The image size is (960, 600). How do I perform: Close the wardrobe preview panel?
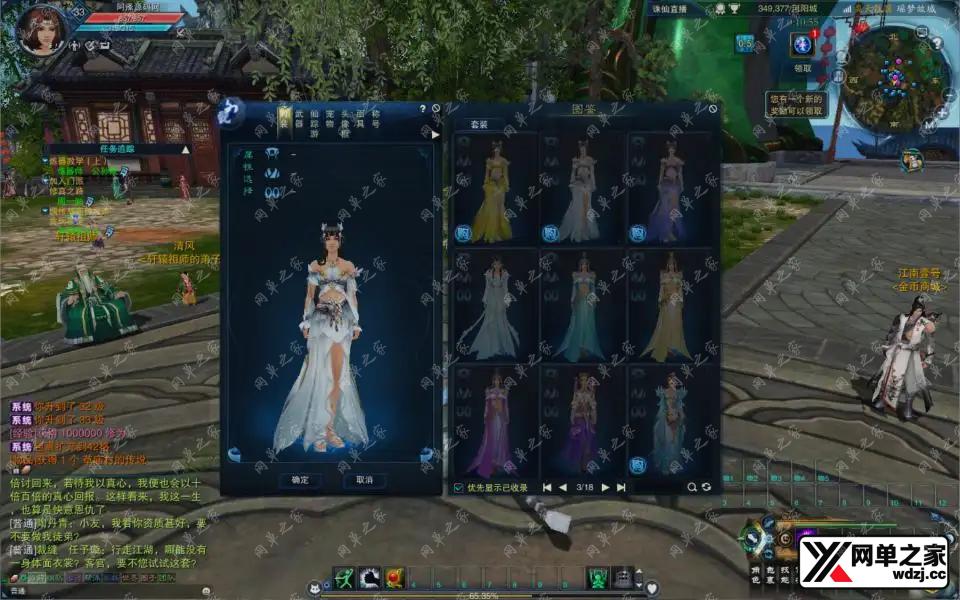click(x=435, y=108)
